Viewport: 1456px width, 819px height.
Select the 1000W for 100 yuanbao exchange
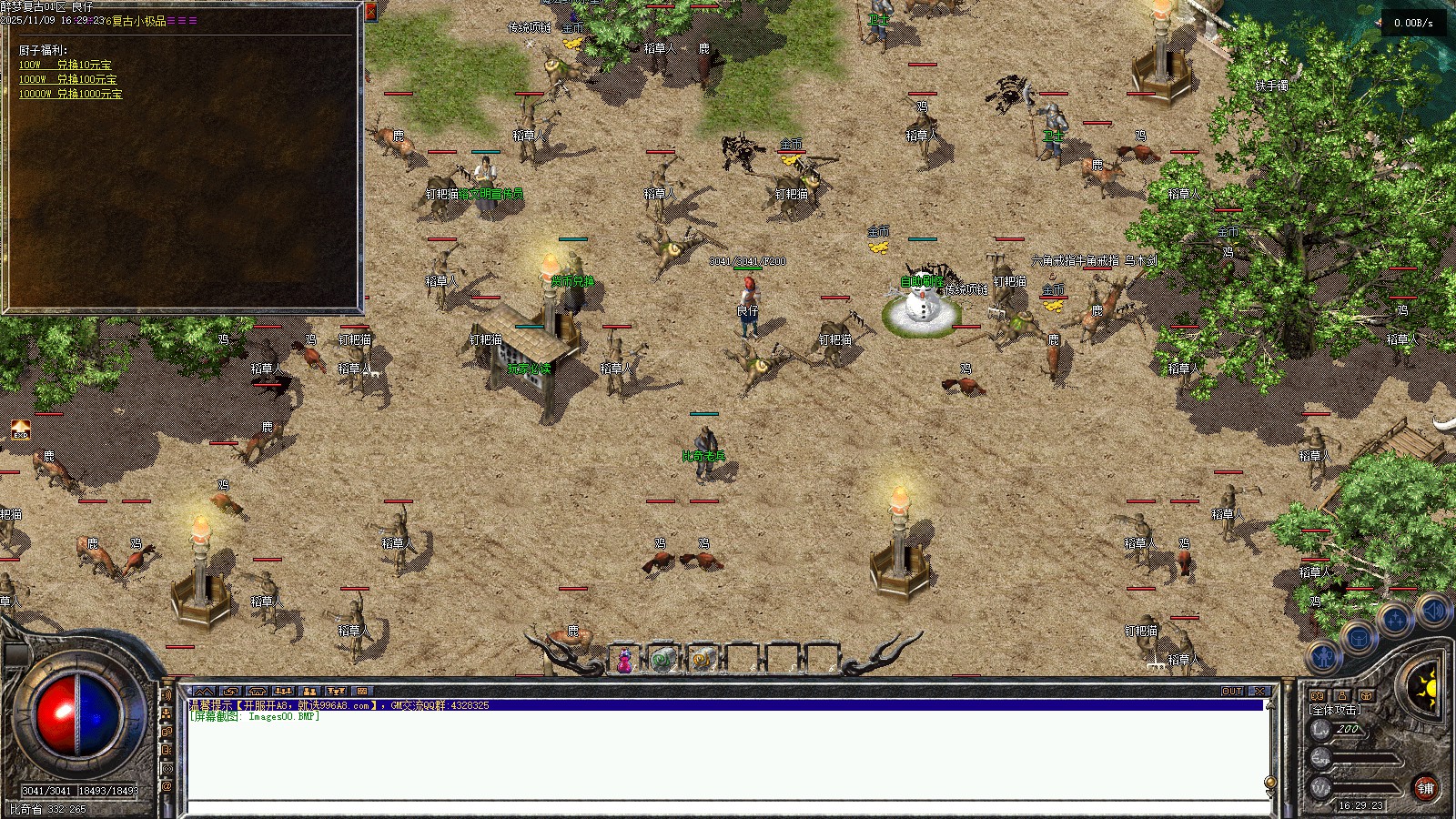pyautogui.click(x=68, y=79)
